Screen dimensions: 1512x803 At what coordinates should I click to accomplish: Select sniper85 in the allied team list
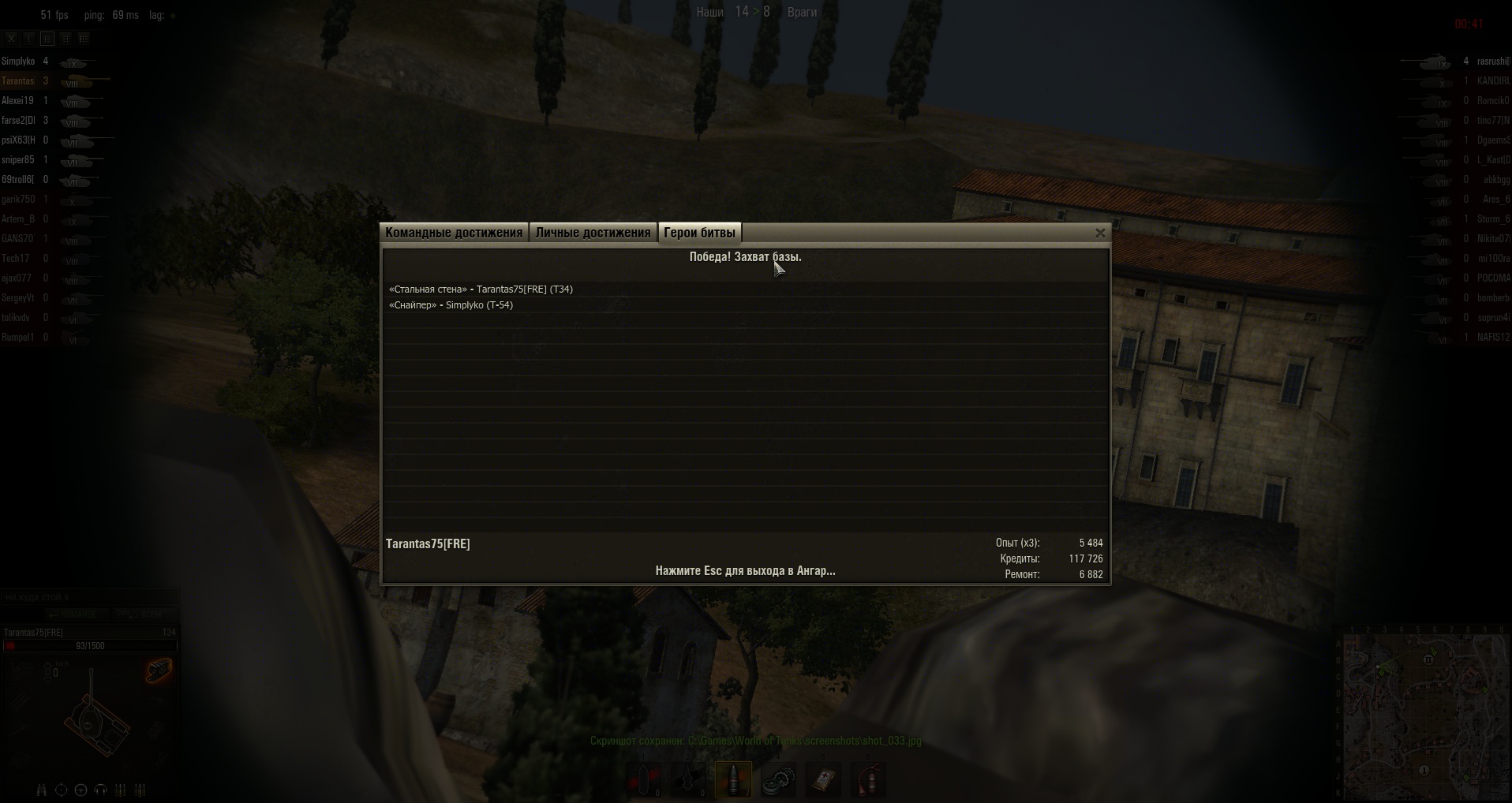click(x=18, y=160)
